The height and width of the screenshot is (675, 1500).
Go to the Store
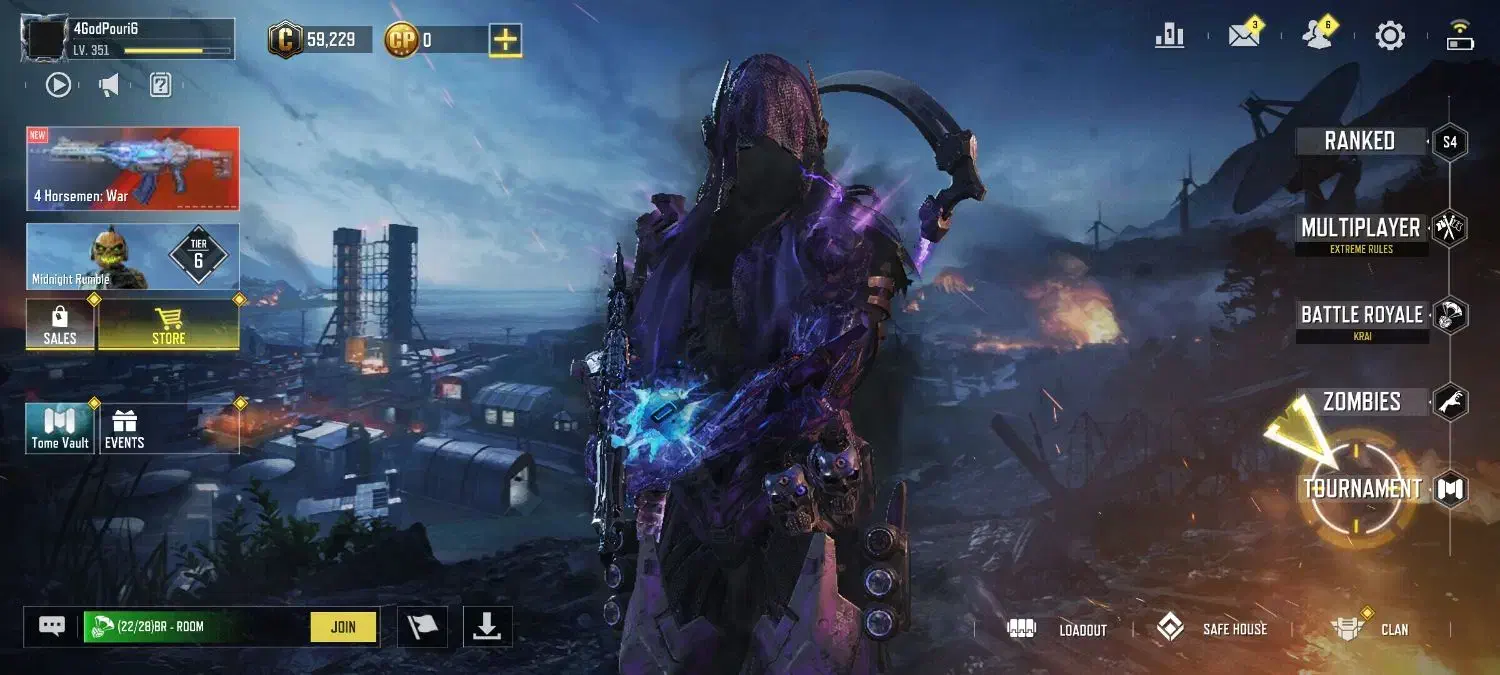click(x=168, y=324)
